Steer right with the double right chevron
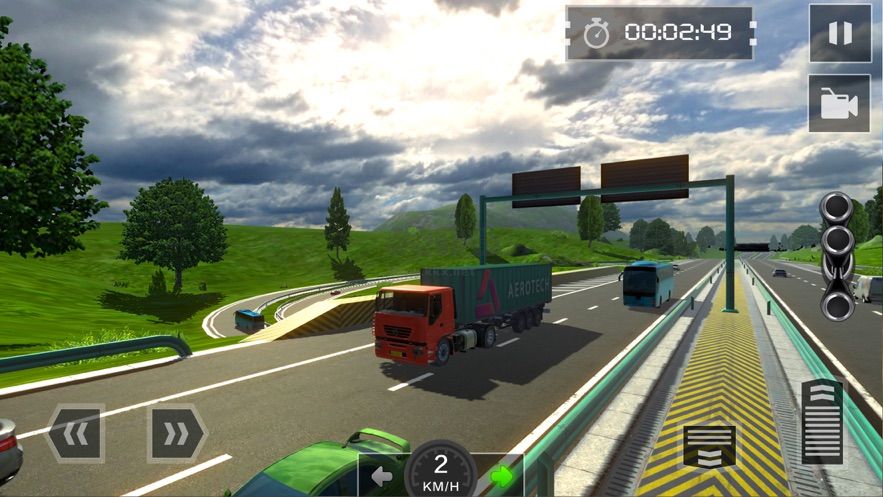 click(176, 433)
